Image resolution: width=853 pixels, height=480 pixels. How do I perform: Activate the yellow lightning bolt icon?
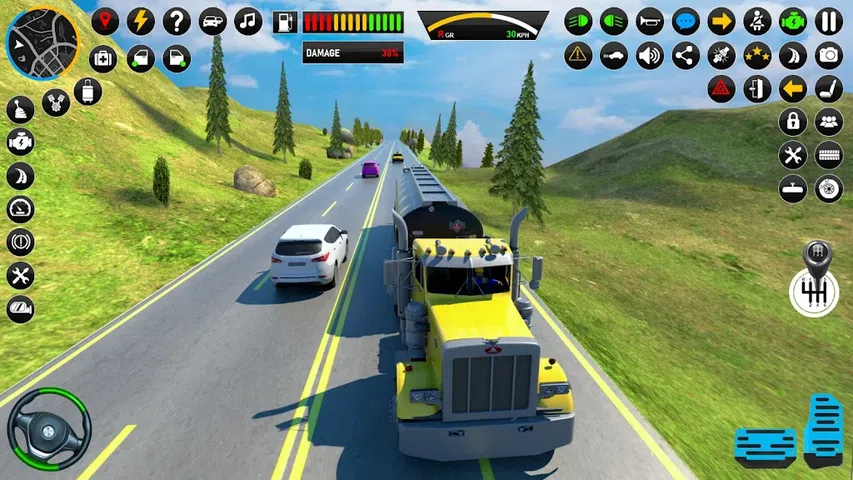point(141,21)
